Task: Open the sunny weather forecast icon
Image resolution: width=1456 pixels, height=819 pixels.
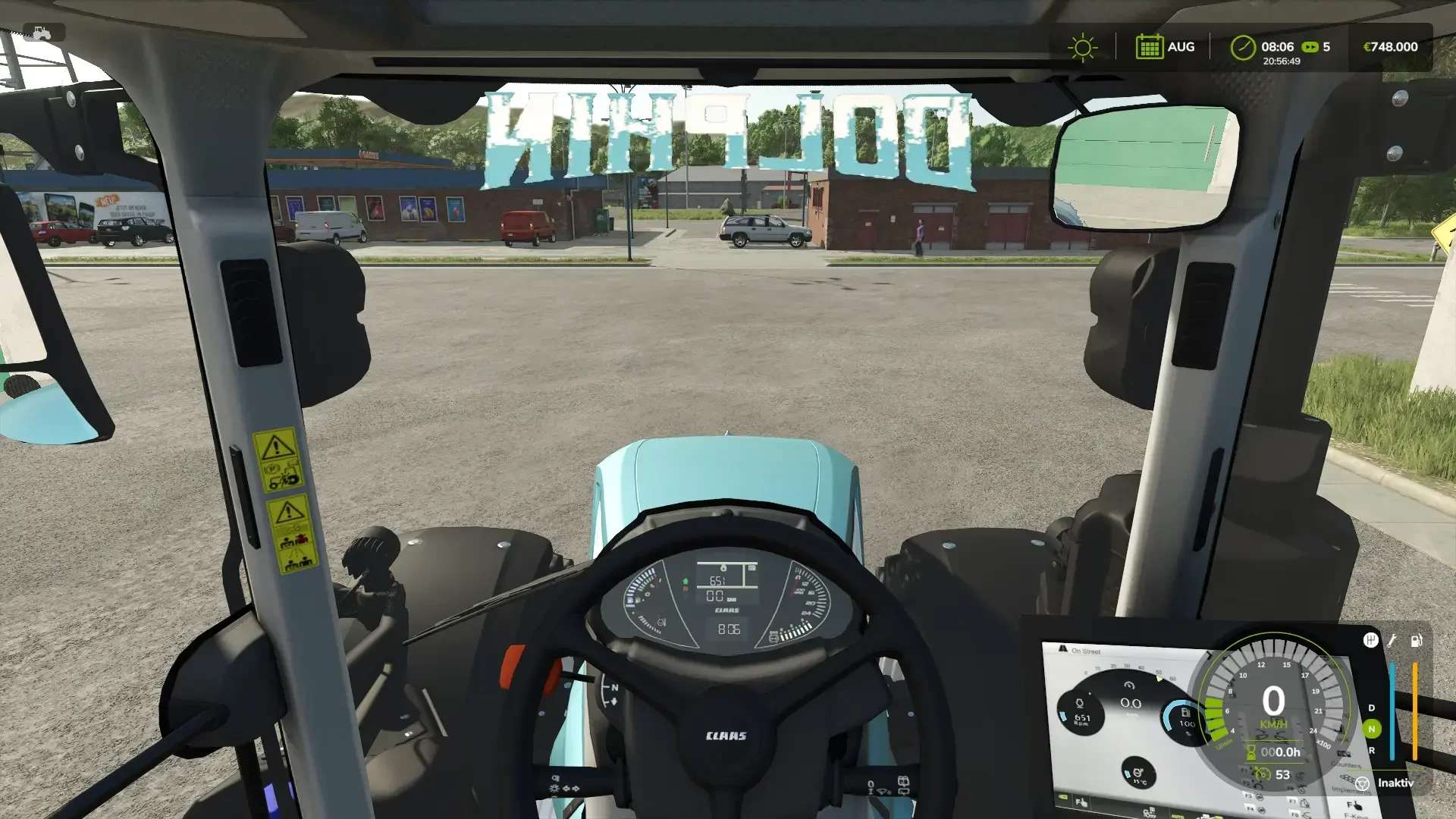Action: coord(1082,47)
